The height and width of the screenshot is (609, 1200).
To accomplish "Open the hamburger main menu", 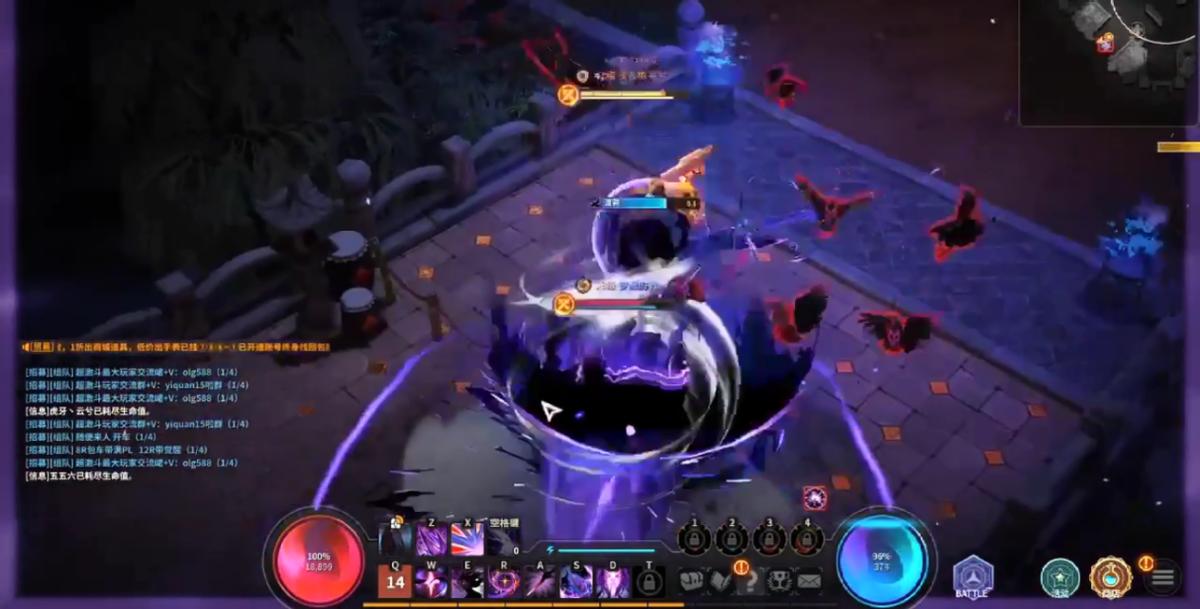I will 1162,577.
